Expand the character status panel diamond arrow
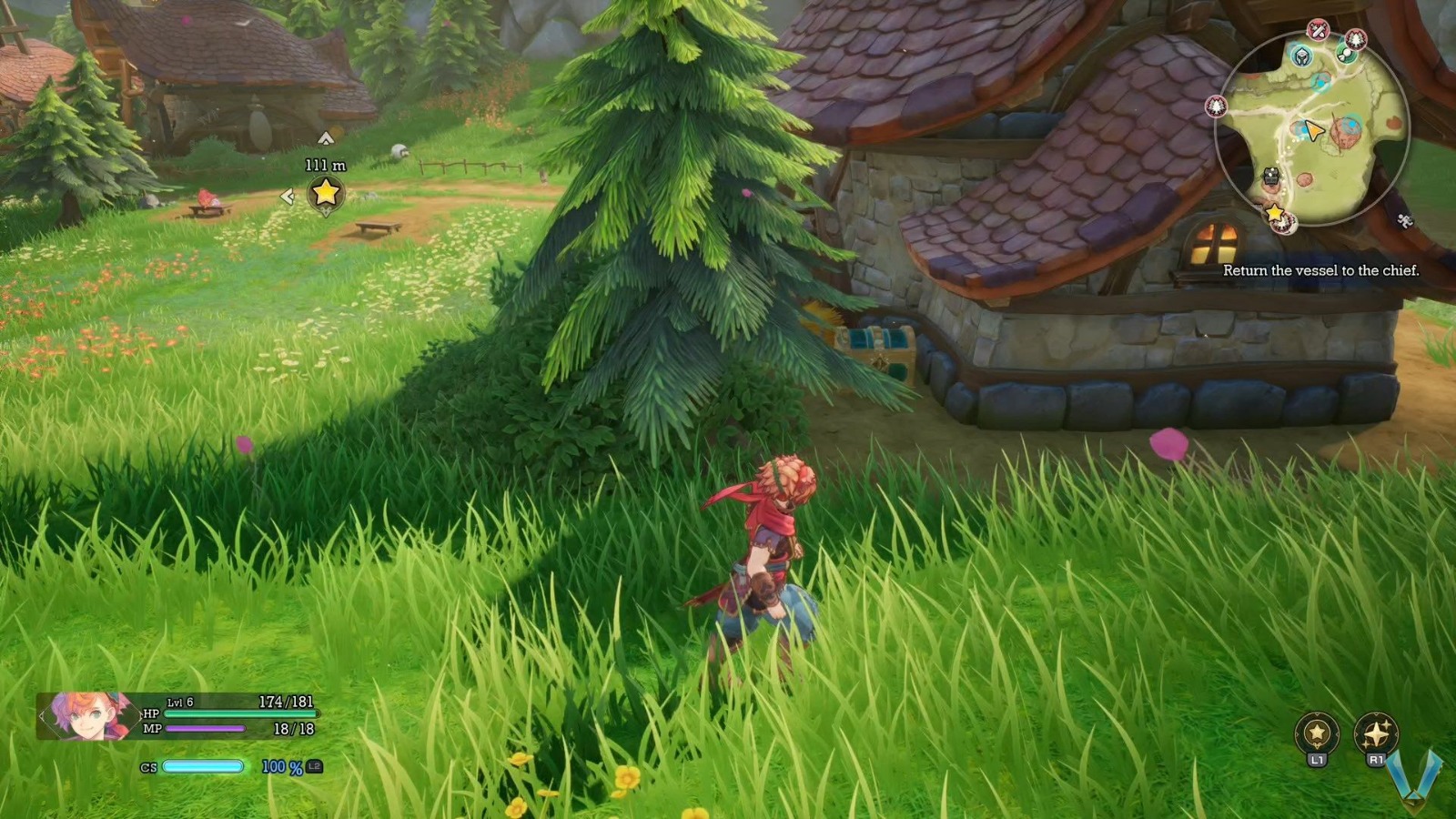The width and height of the screenshot is (1456, 819). click(x=42, y=715)
